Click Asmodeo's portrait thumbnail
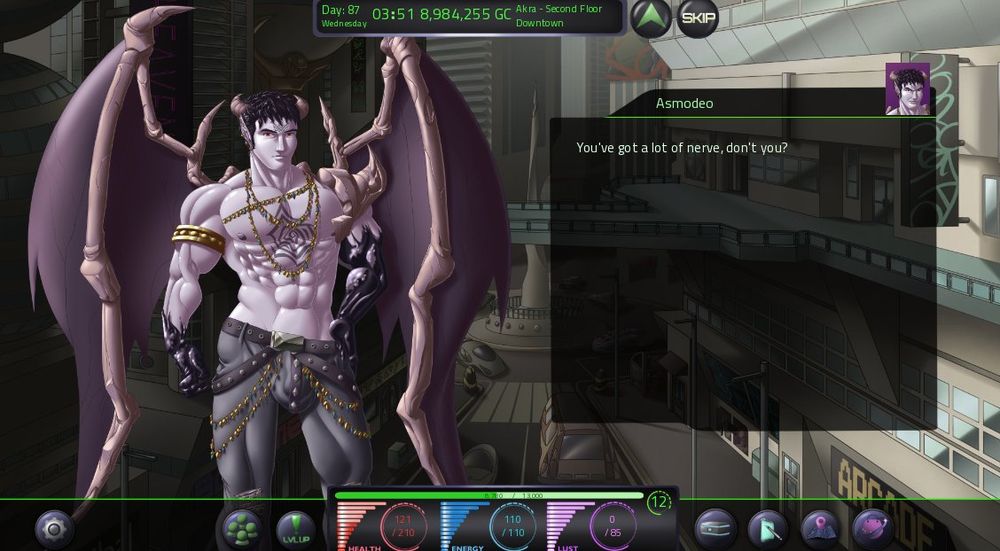 pyautogui.click(x=907, y=89)
